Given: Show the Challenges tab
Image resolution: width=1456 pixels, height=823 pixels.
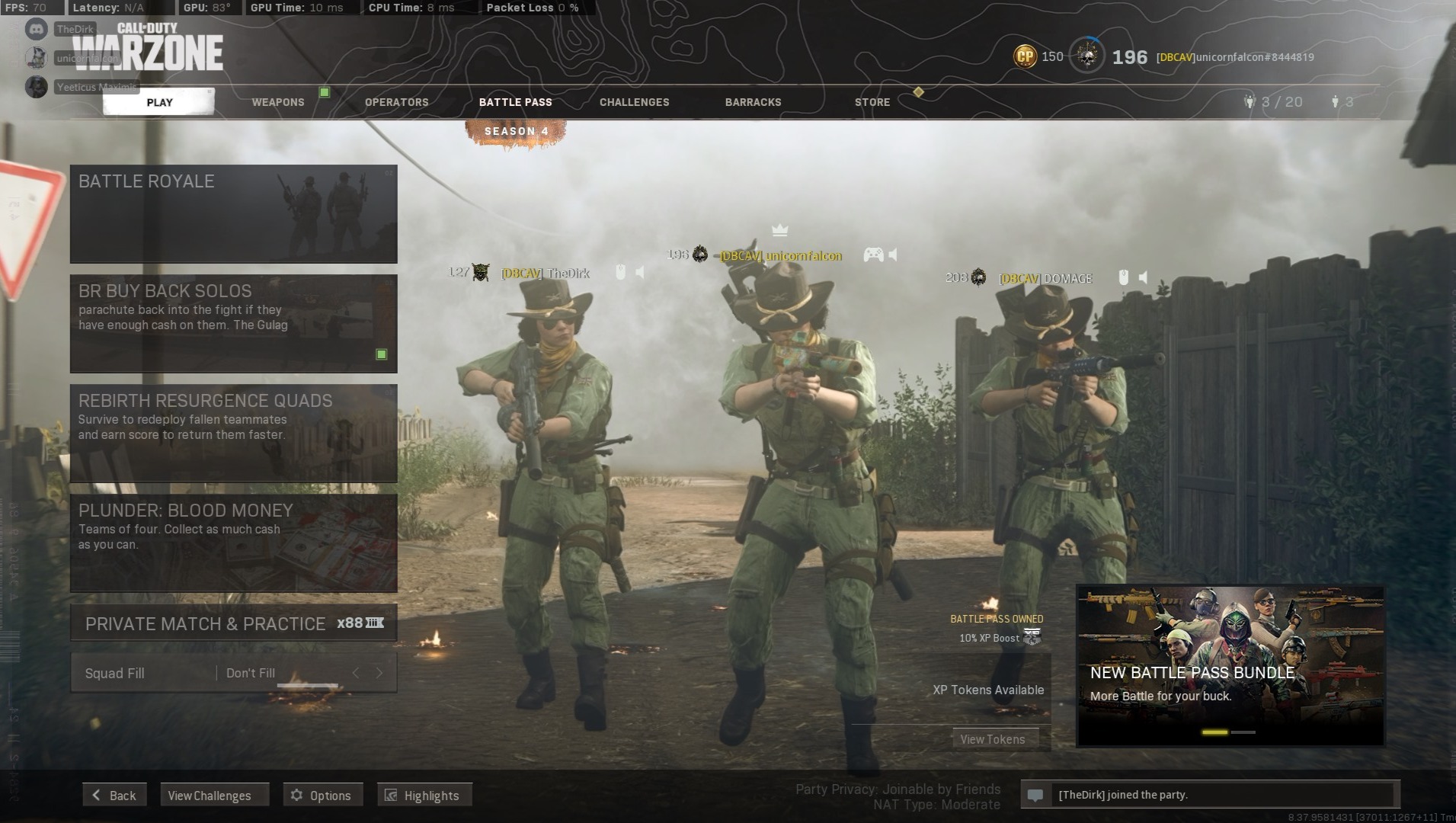Looking at the screenshot, I should click(634, 102).
